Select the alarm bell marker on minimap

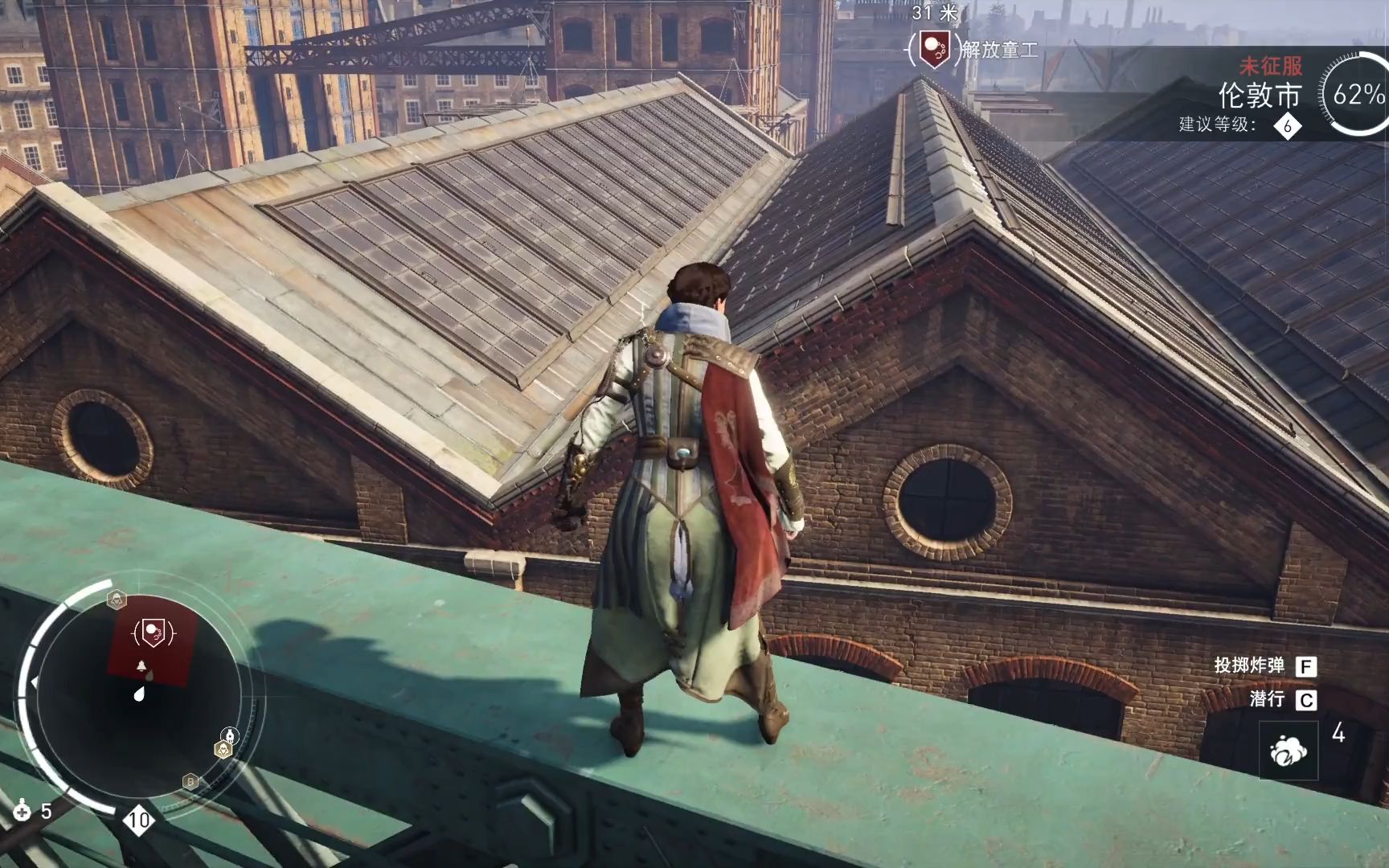pyautogui.click(x=142, y=665)
